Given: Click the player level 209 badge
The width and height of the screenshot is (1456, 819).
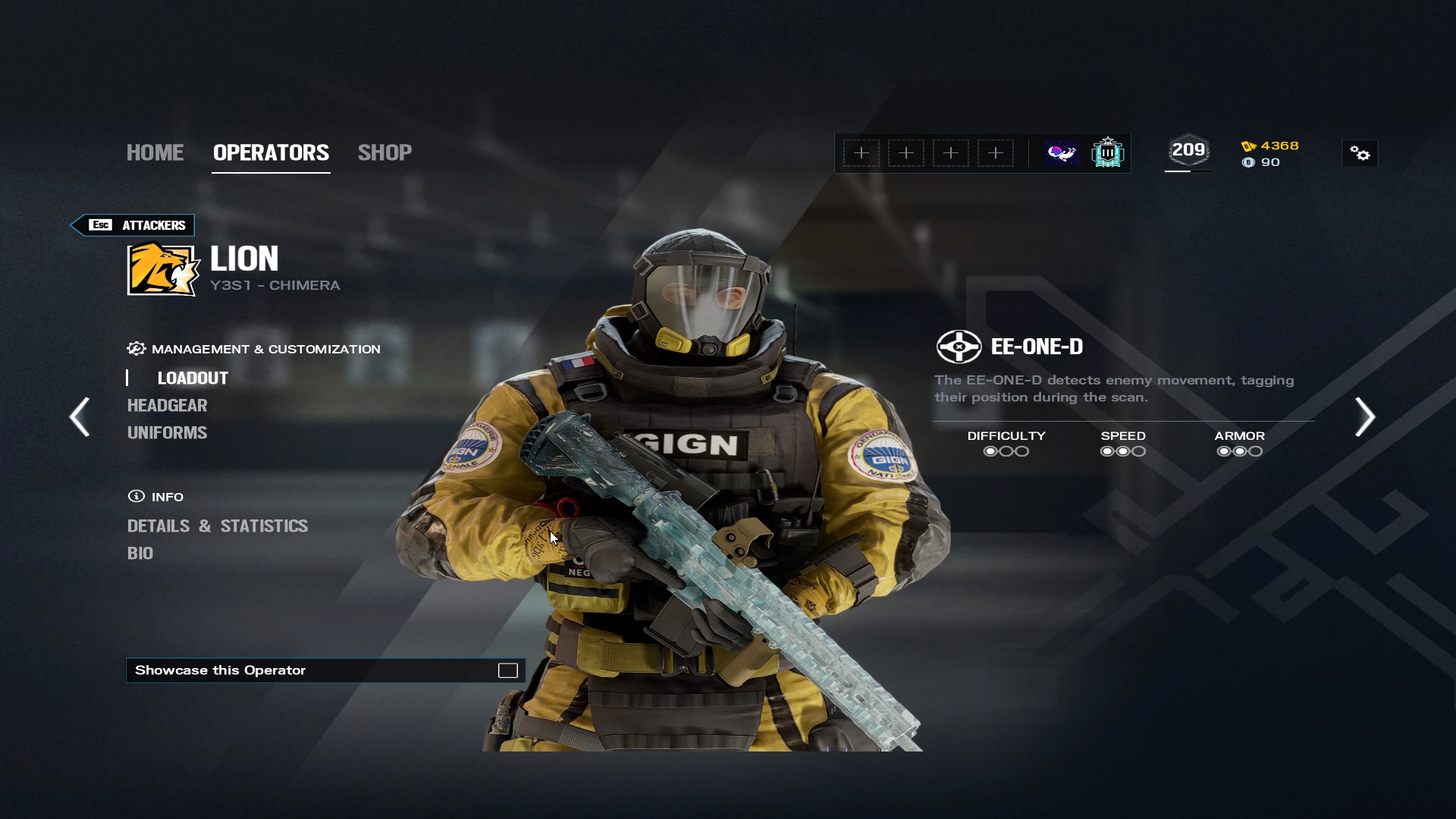Looking at the screenshot, I should (1188, 151).
